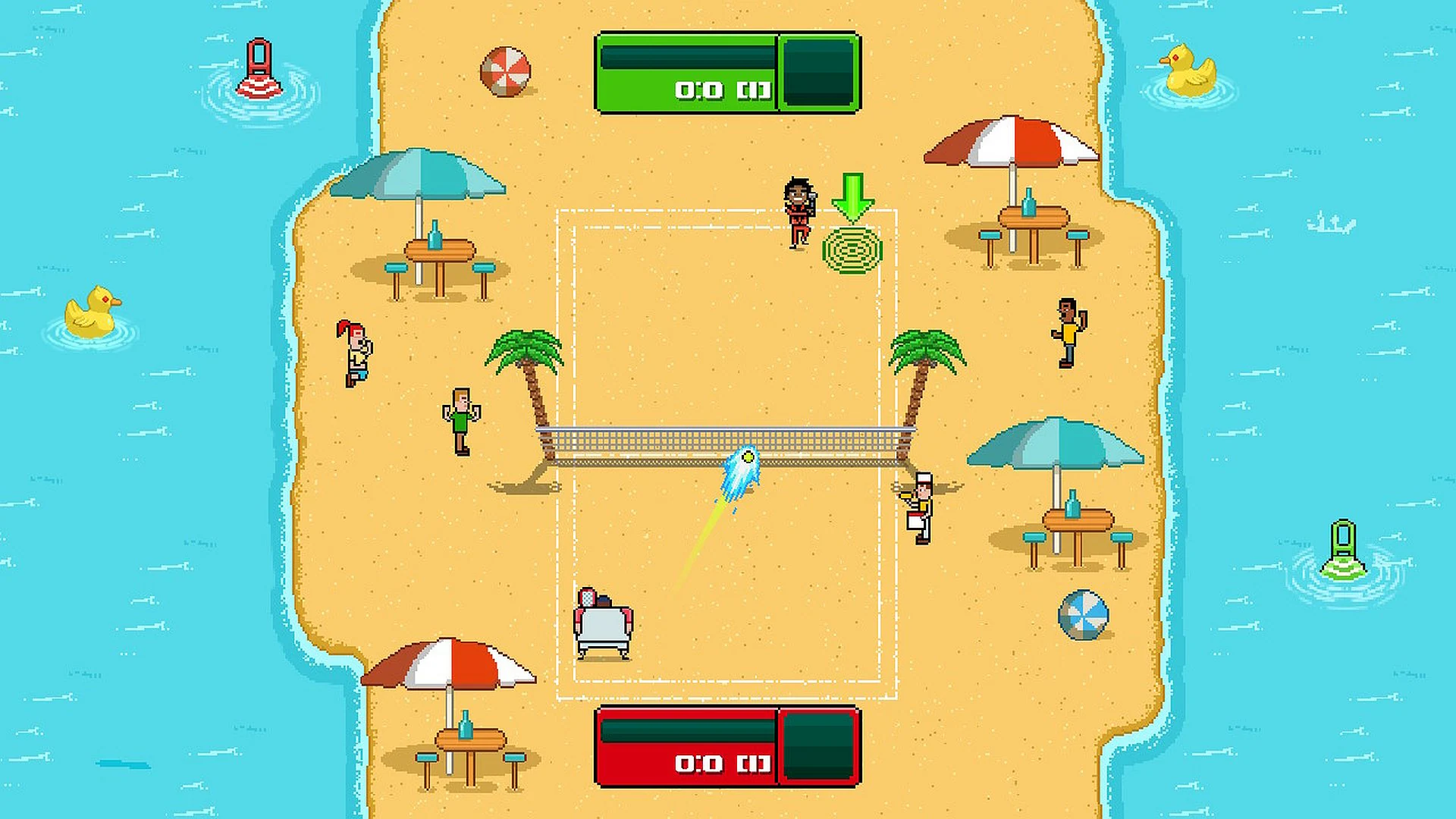Select the yellow rubber duck in the left water
This screenshot has height=819, width=1456.
[91, 311]
